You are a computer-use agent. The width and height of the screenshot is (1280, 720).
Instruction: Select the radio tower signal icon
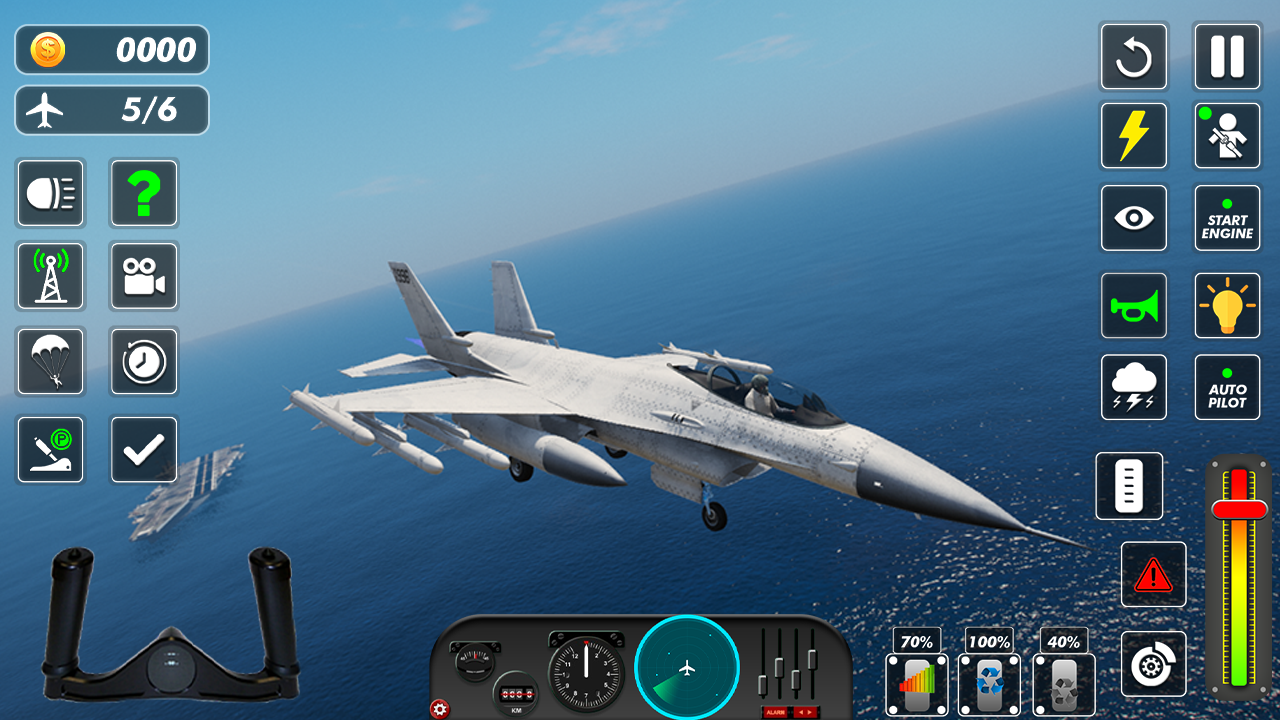point(50,276)
